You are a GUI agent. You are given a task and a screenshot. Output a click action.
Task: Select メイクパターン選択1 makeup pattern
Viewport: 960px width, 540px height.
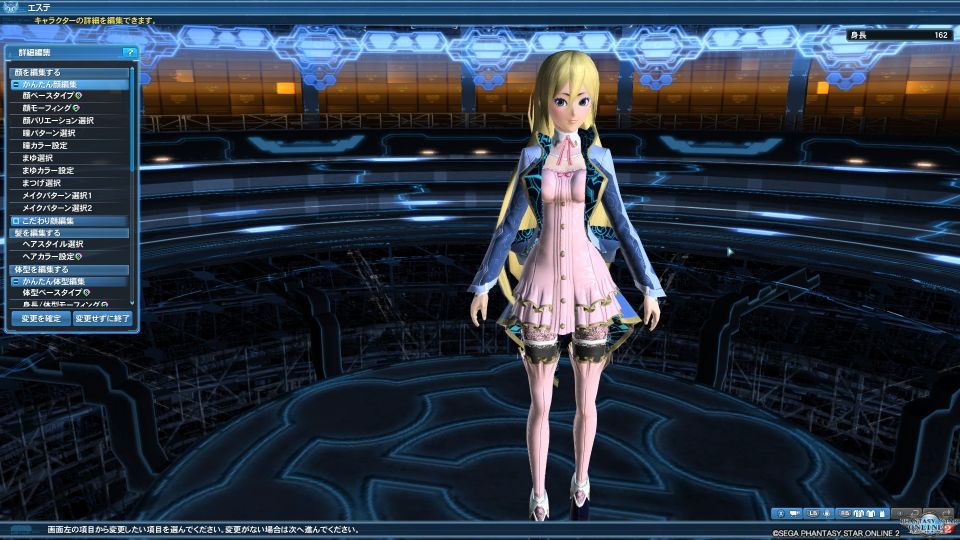[56, 195]
